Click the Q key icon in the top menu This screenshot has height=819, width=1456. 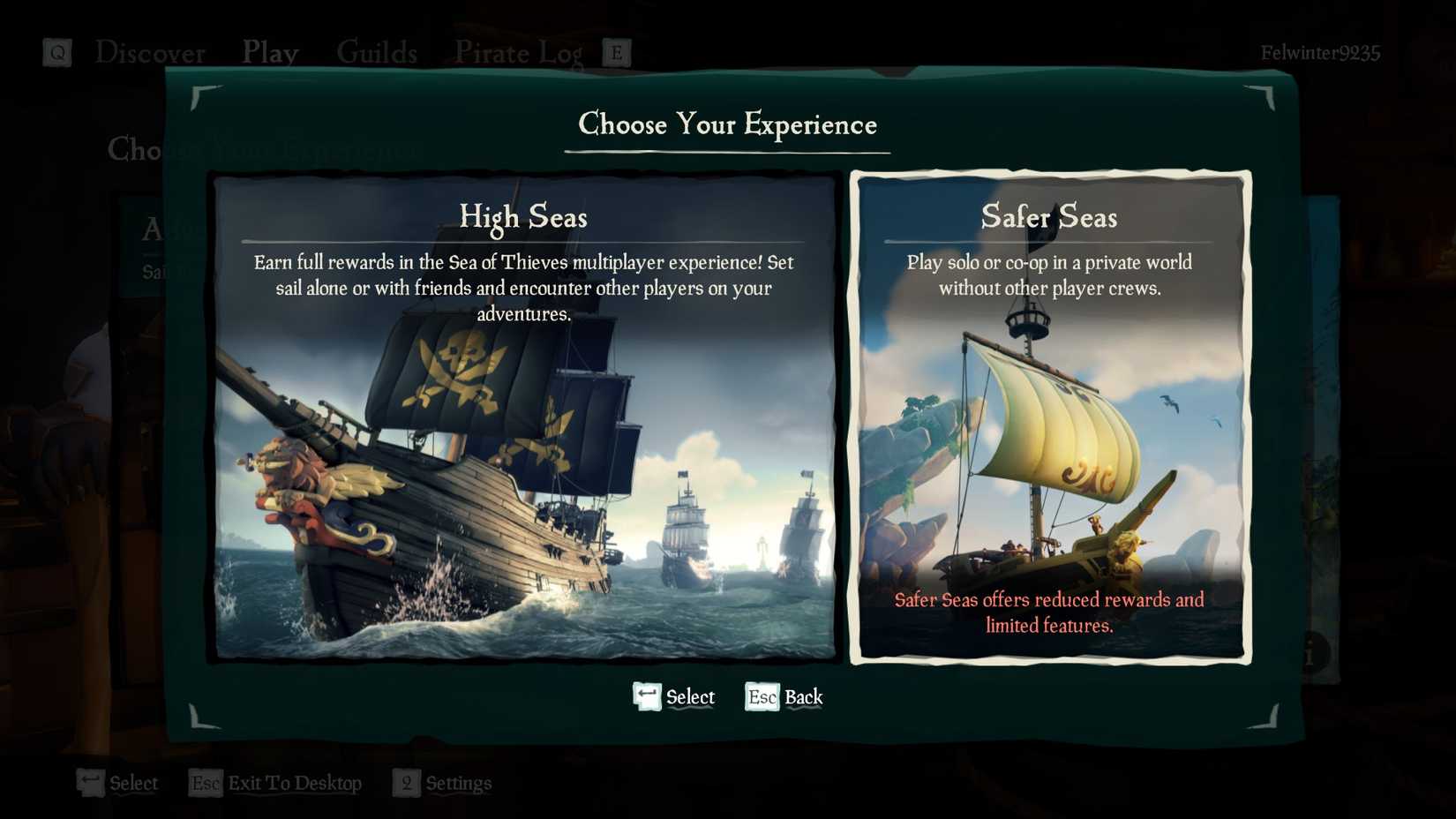pyautogui.click(x=56, y=53)
